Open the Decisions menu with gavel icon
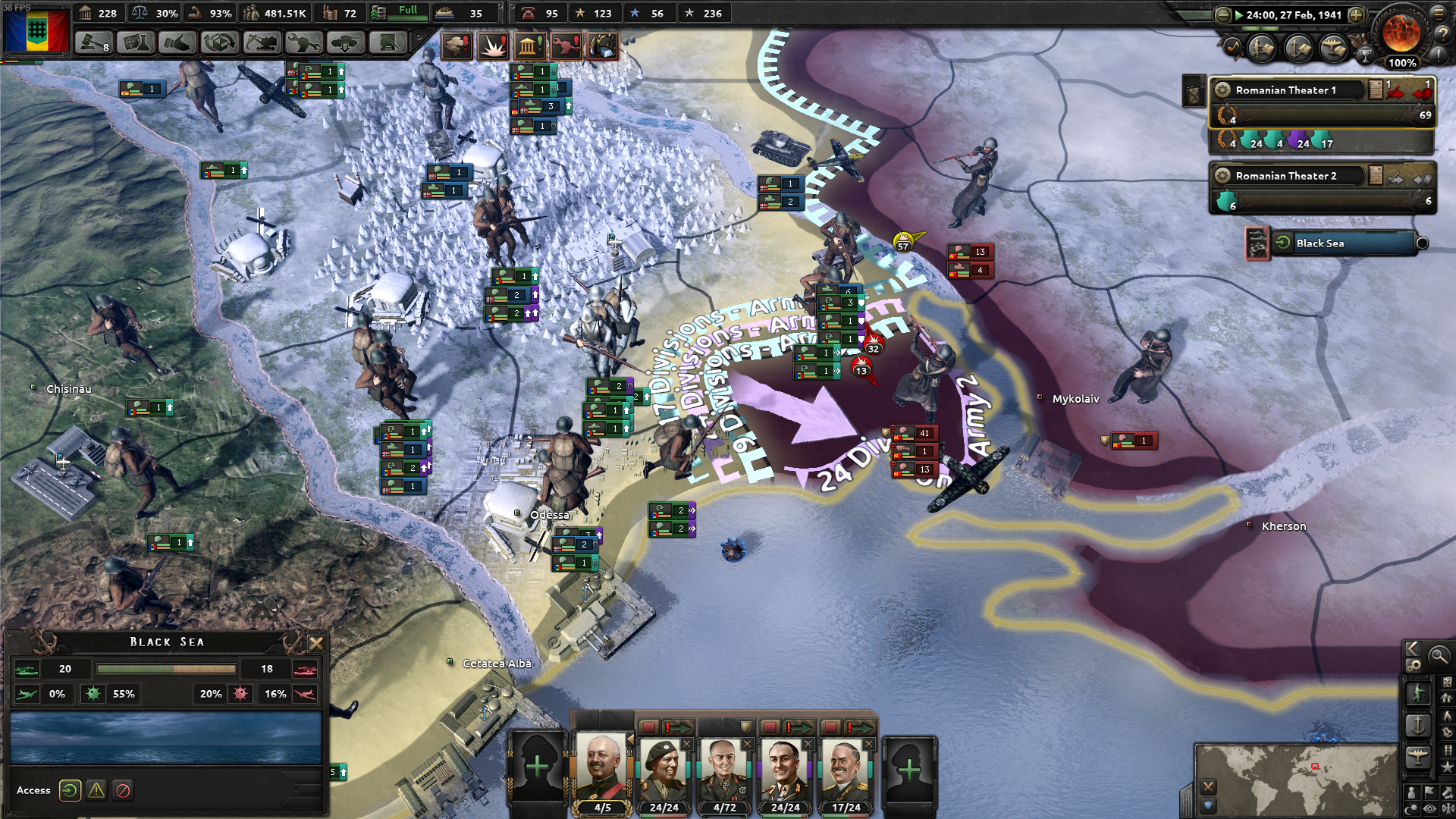 [93, 43]
